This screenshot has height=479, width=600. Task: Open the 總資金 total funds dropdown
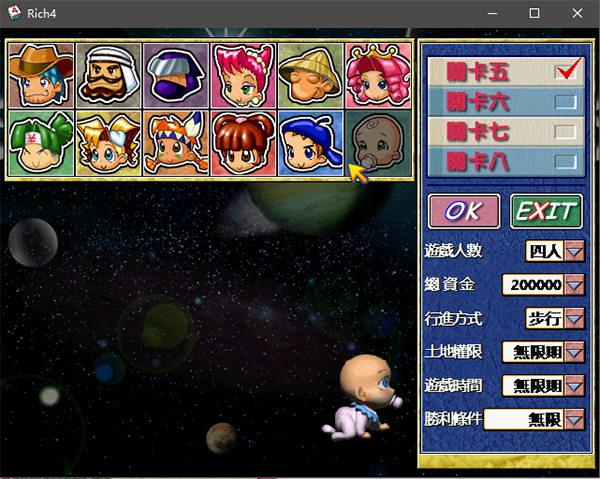coord(574,285)
